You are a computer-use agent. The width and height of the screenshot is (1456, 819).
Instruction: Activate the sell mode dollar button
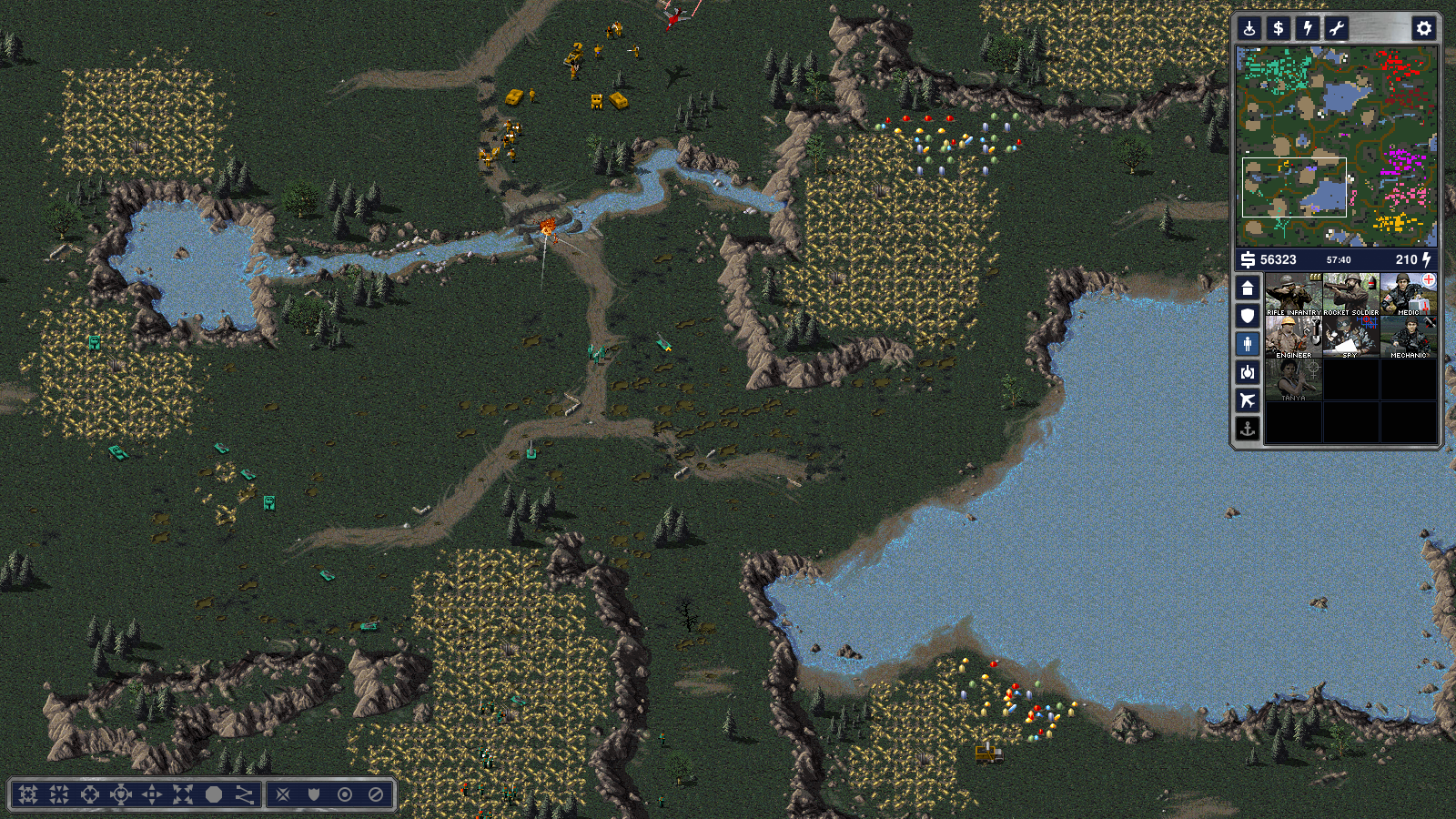coord(1279,28)
